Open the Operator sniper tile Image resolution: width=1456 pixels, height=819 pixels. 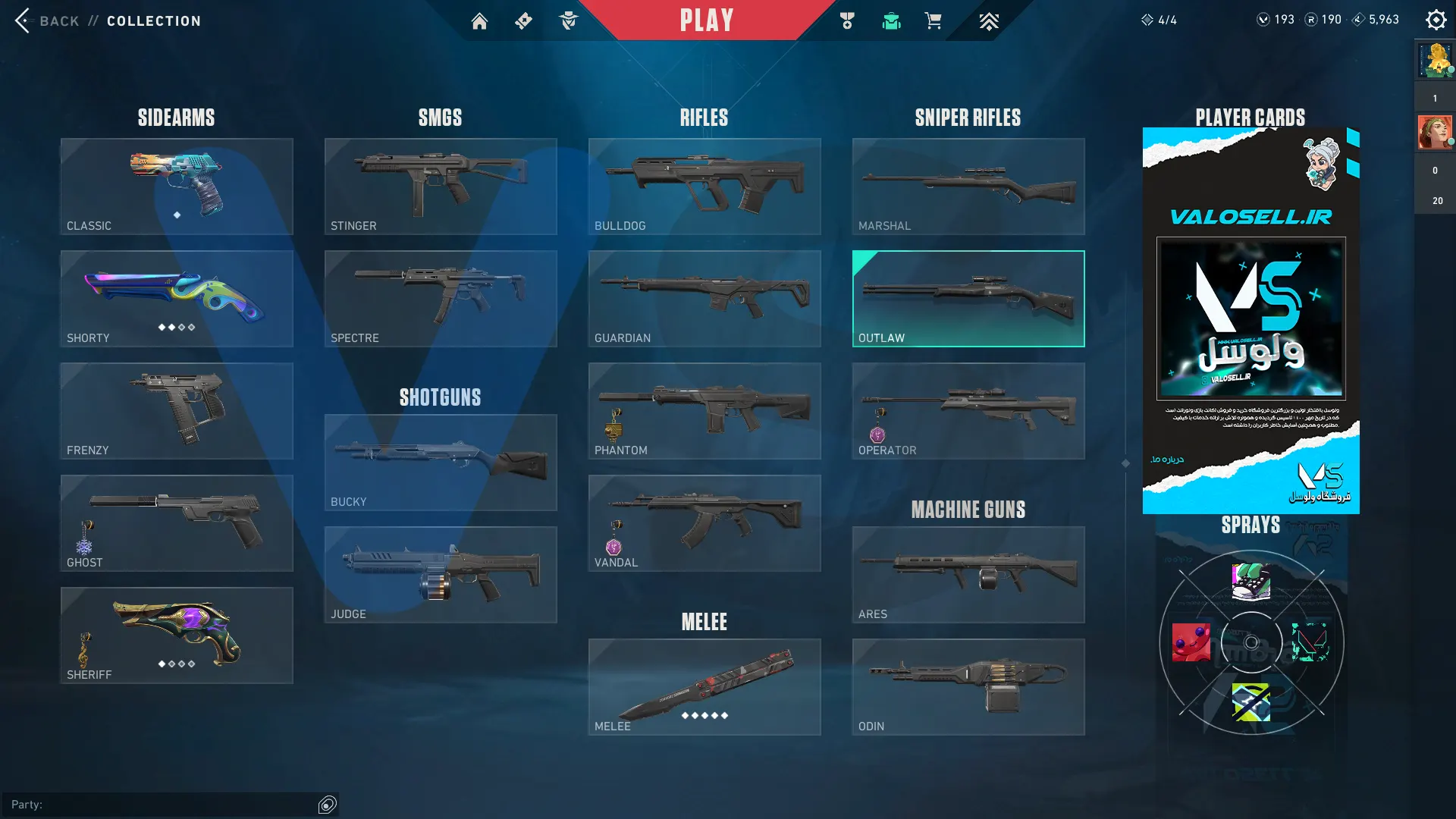(968, 411)
